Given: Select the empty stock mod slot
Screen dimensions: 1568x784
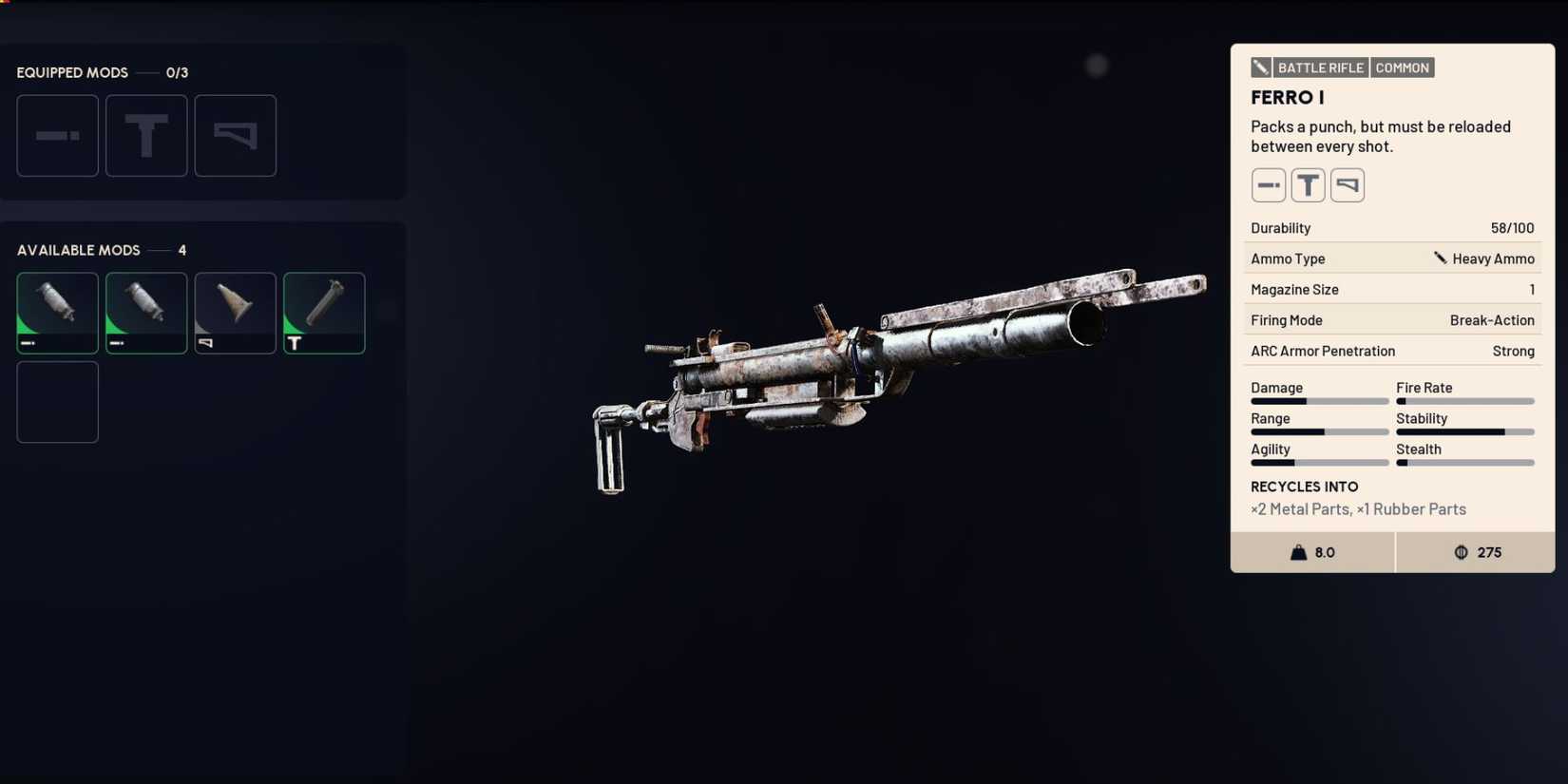Looking at the screenshot, I should [235, 135].
